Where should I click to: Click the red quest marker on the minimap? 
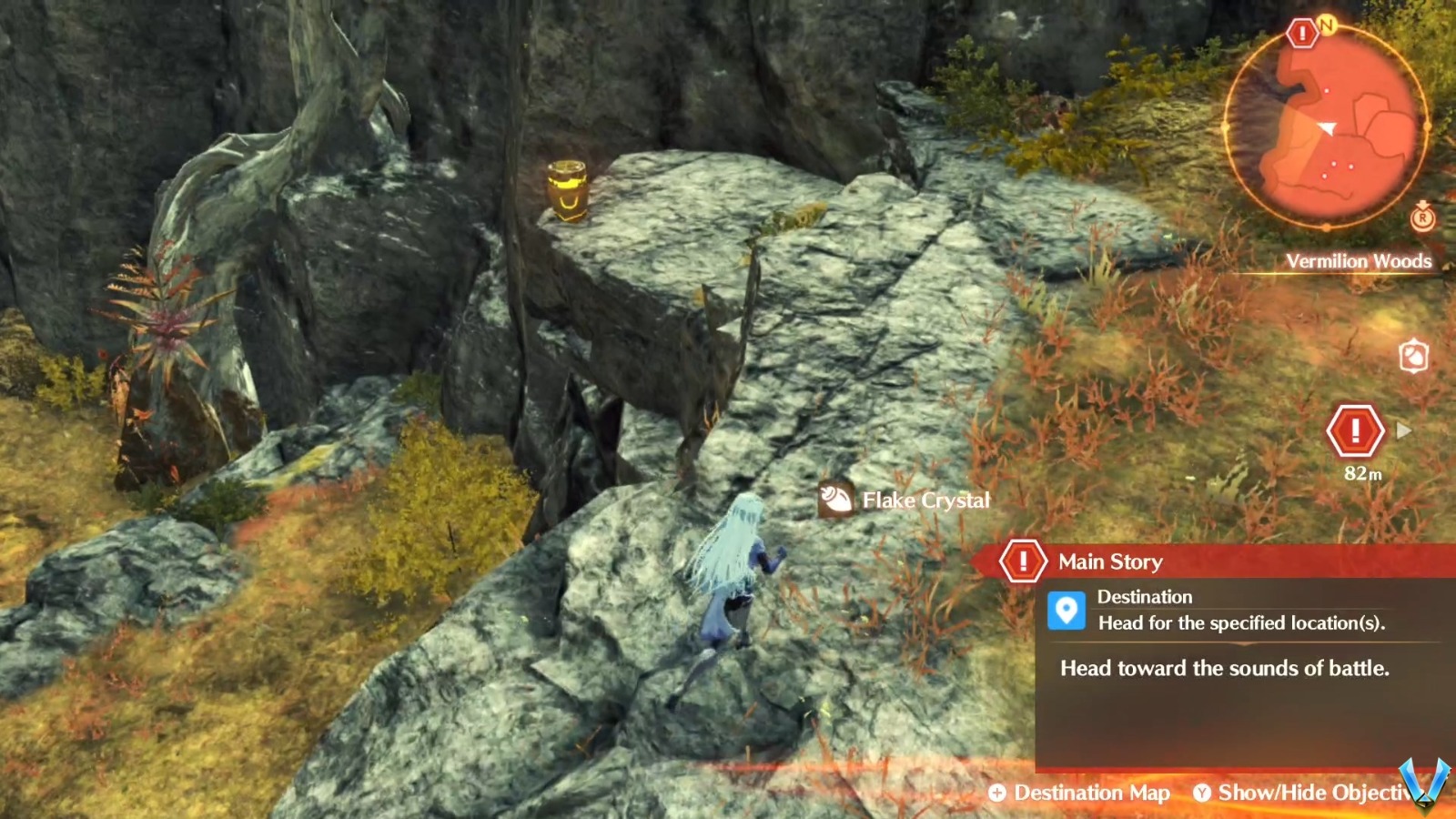pos(1300,35)
